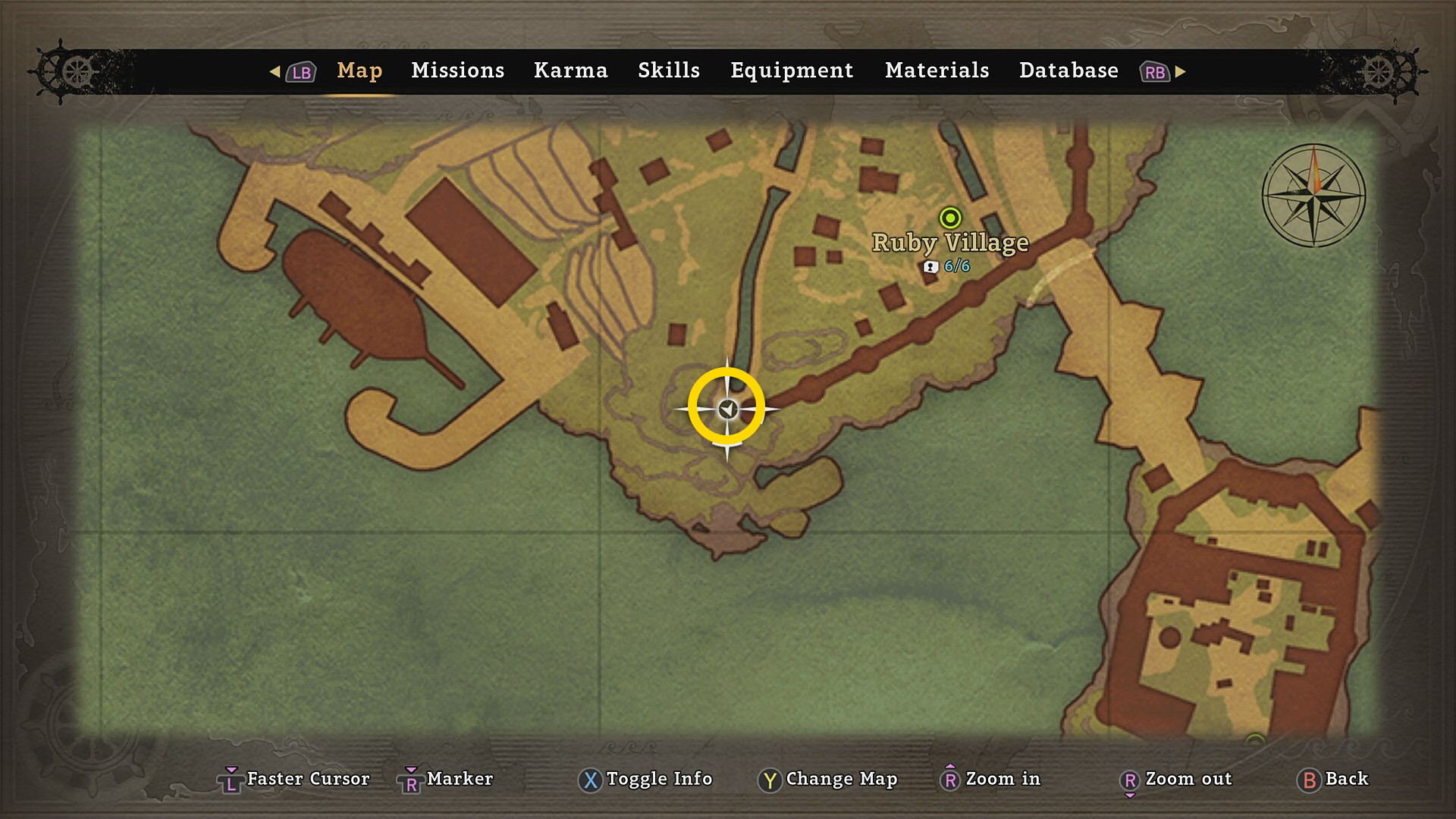Activate the Toggle Info option
1456x819 pixels.
click(645, 779)
